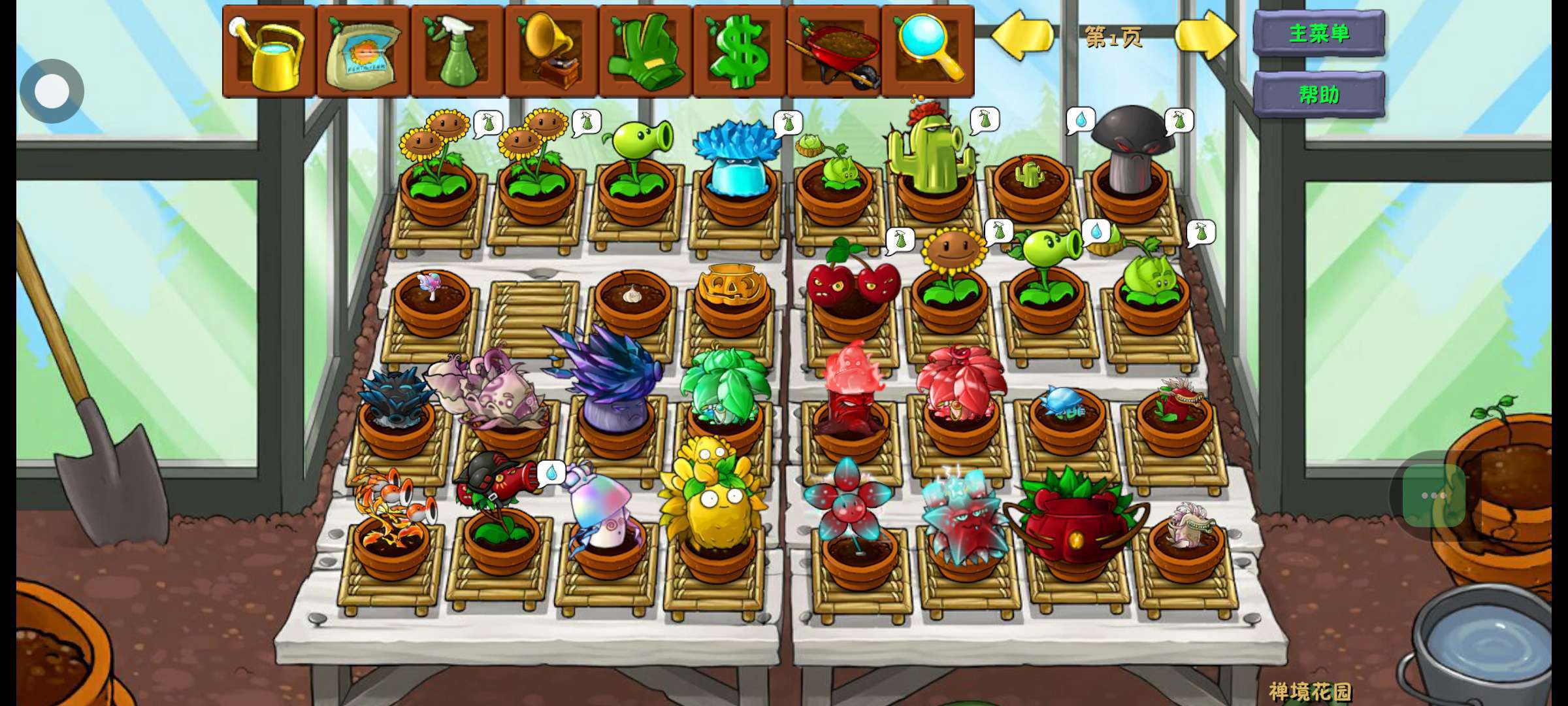Tap the floating white circle overlay button
The image size is (1568, 706).
52,91
